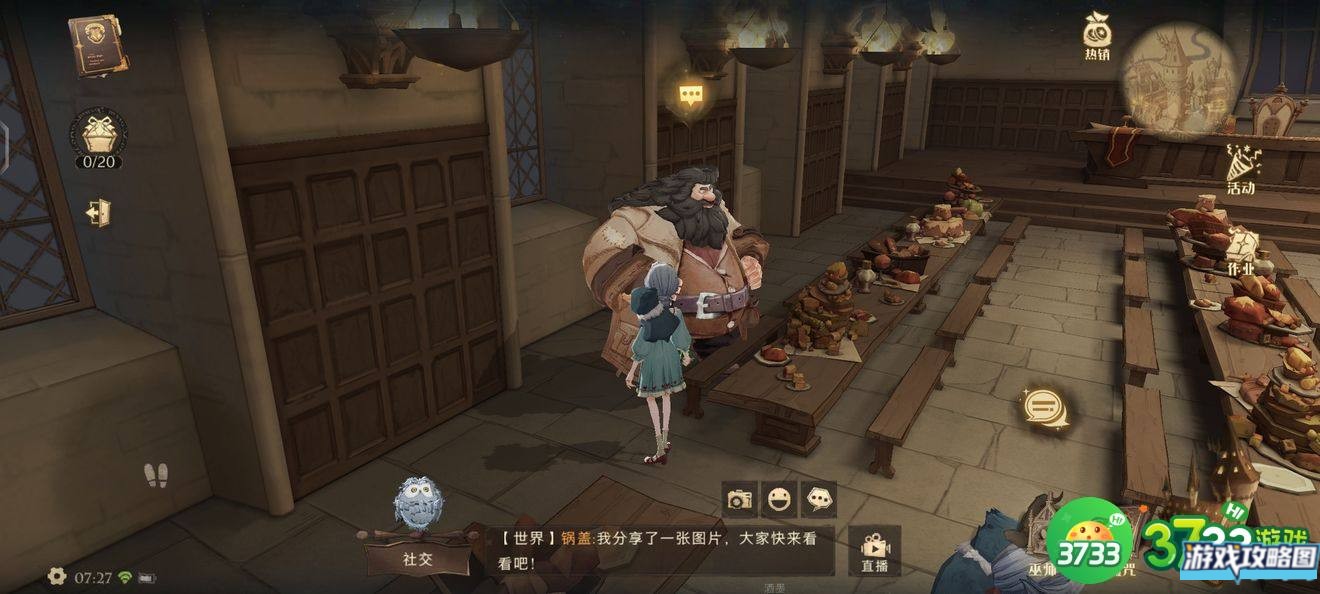Tap the speech bubble marker above Hagrid

[x=690, y=95]
